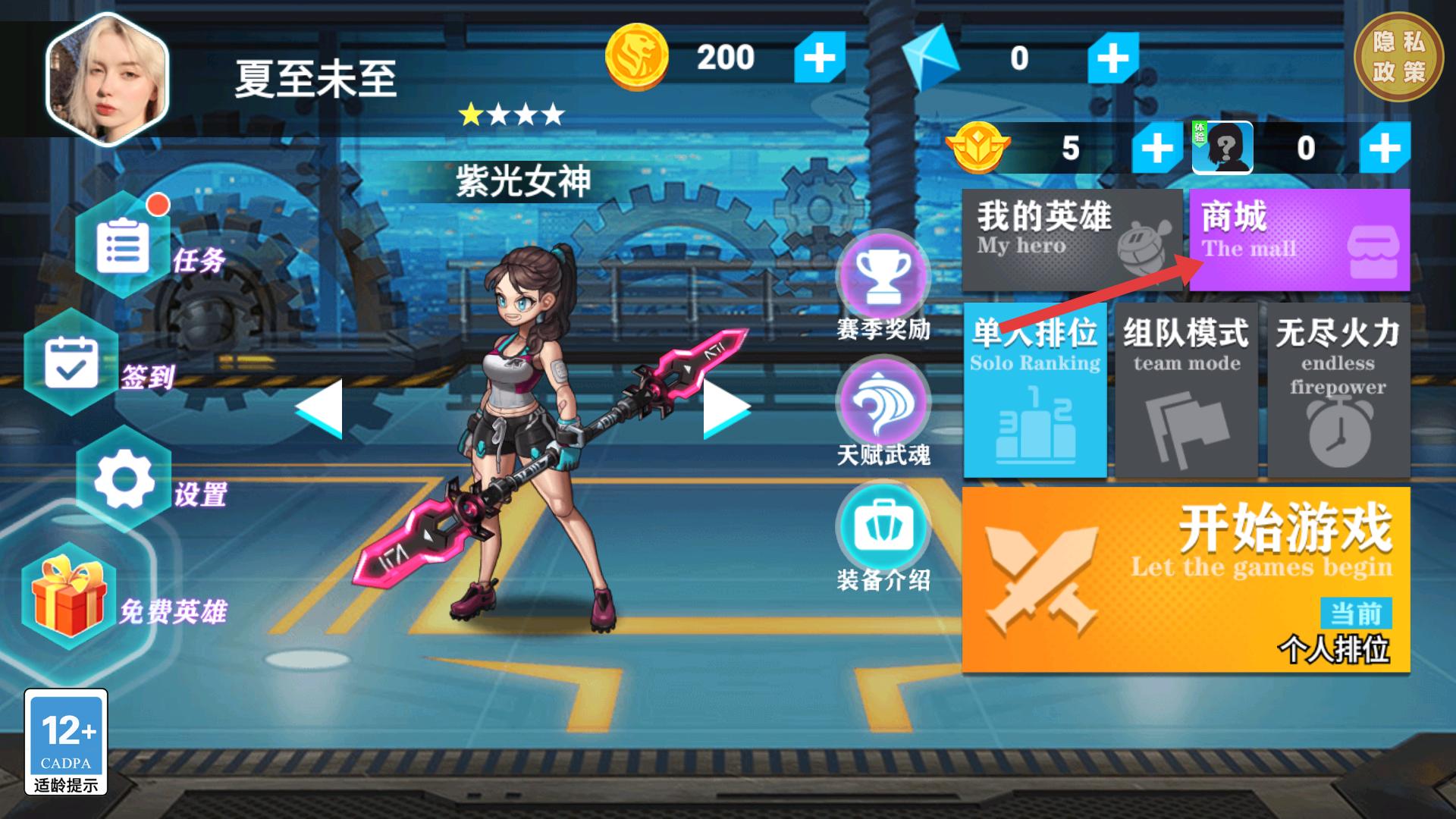Screen dimensions: 1456x819
Task: Select team mode
Action: (x=1186, y=390)
